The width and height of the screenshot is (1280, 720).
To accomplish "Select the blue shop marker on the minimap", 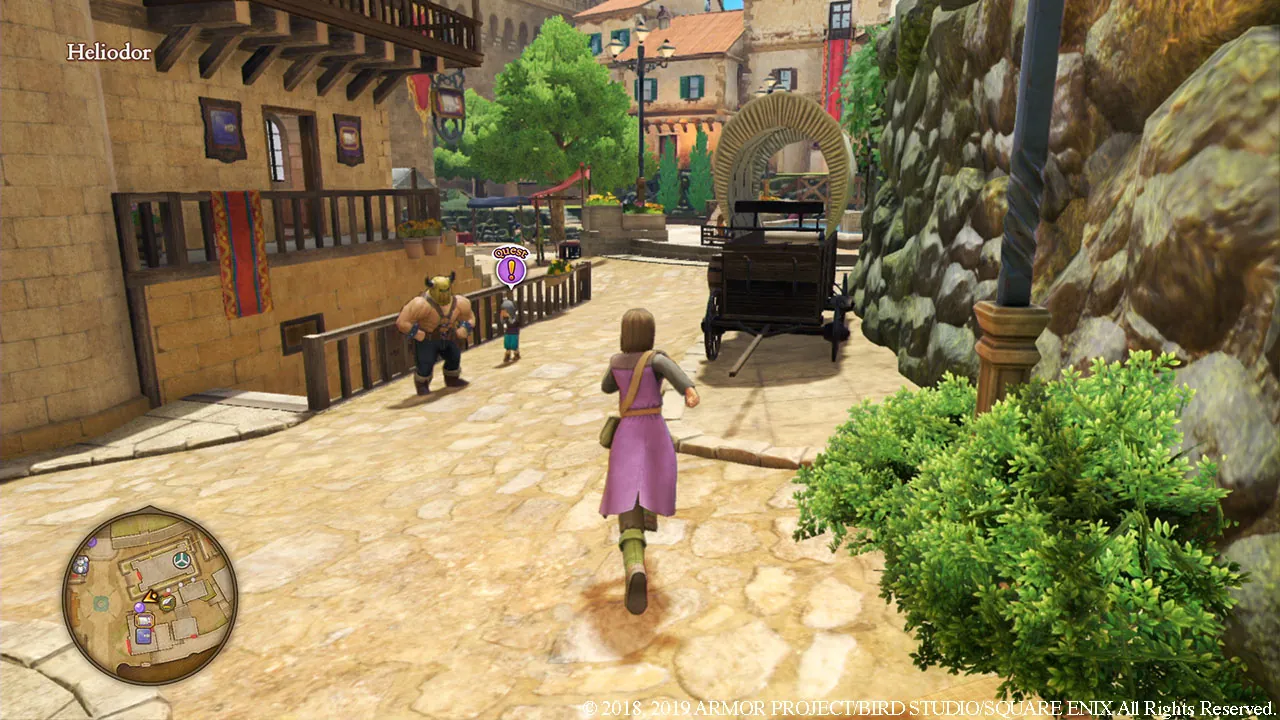I will pos(143,636).
